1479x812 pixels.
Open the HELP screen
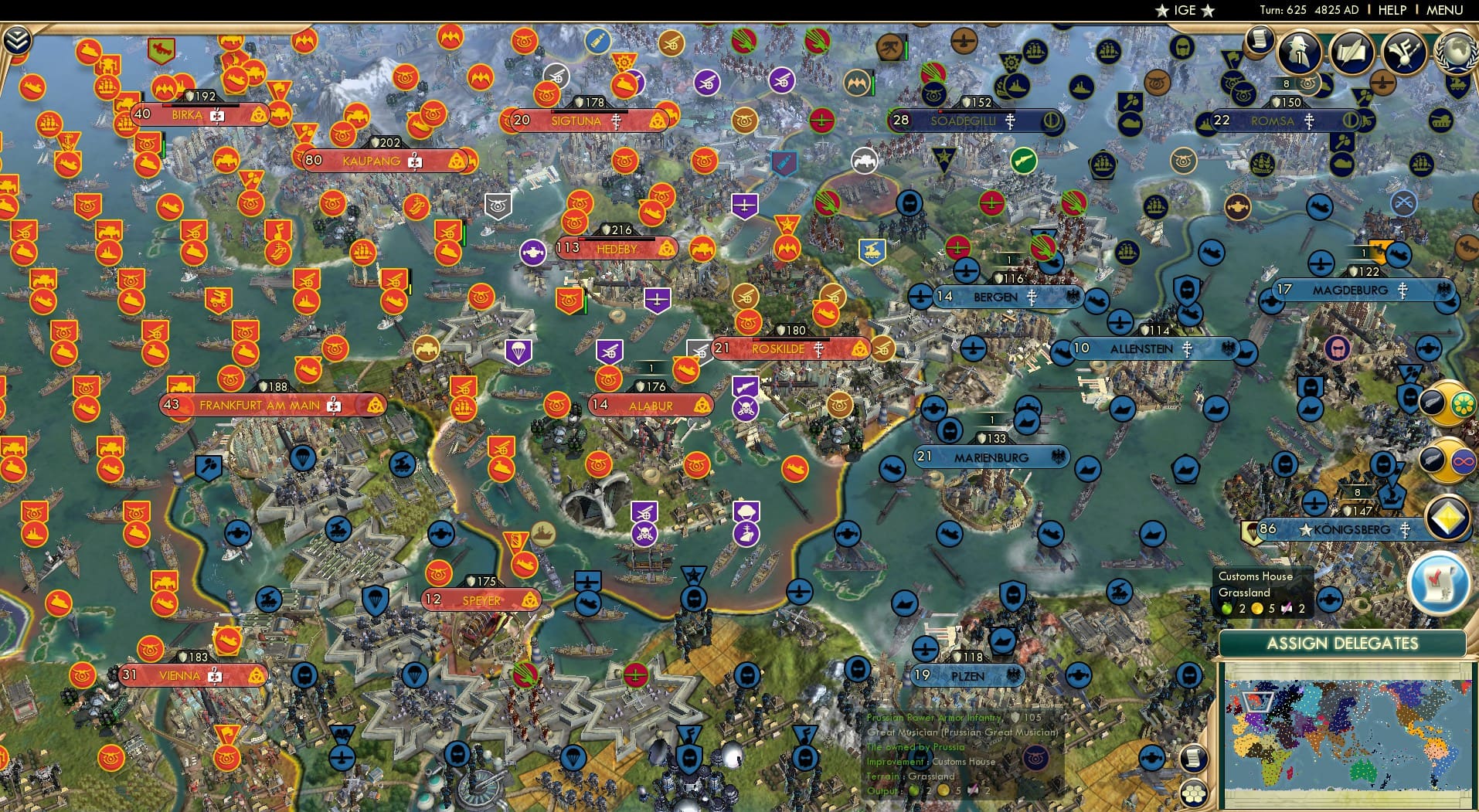(x=1391, y=10)
